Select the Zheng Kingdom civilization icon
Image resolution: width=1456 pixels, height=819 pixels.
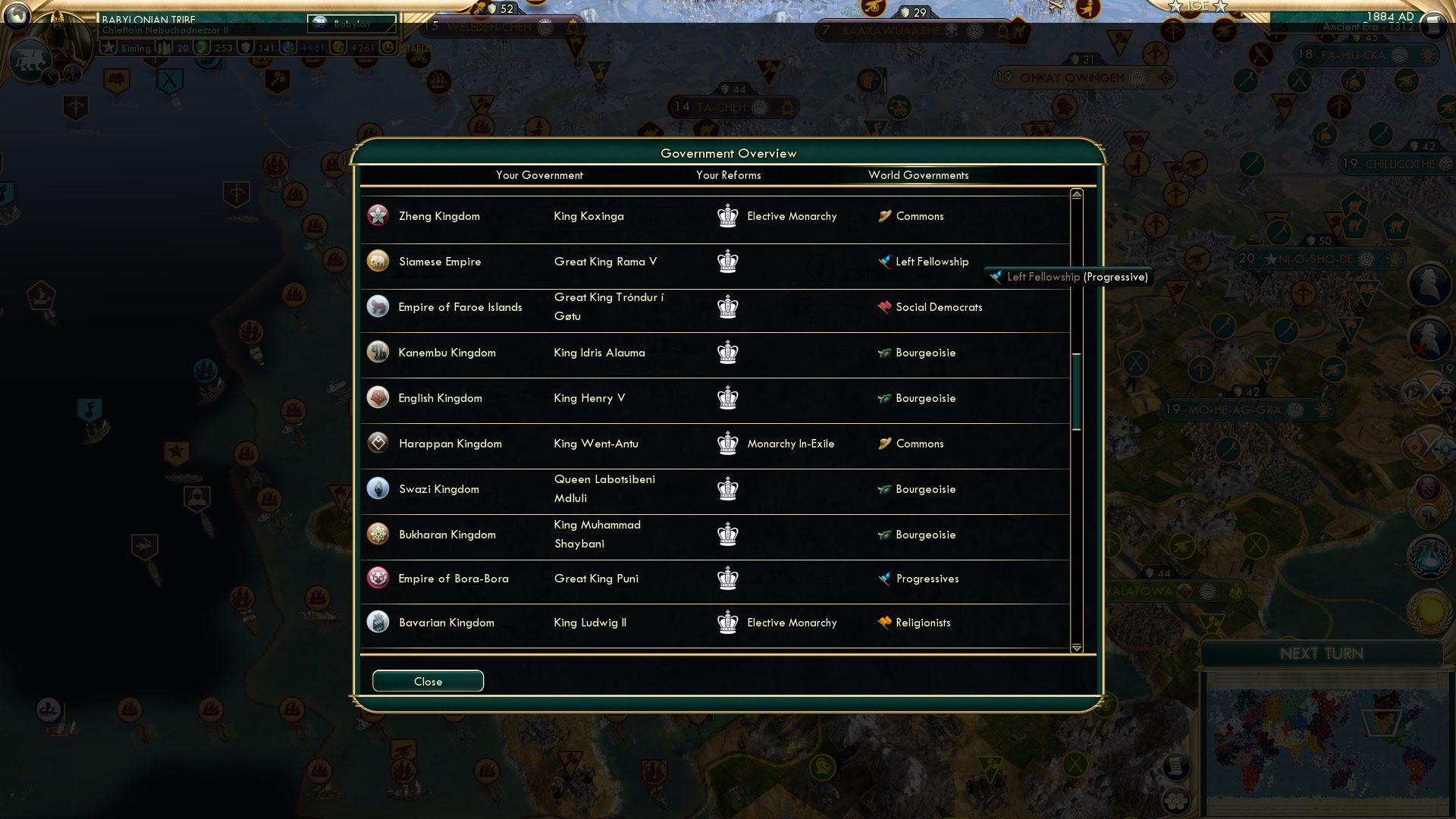coord(377,215)
